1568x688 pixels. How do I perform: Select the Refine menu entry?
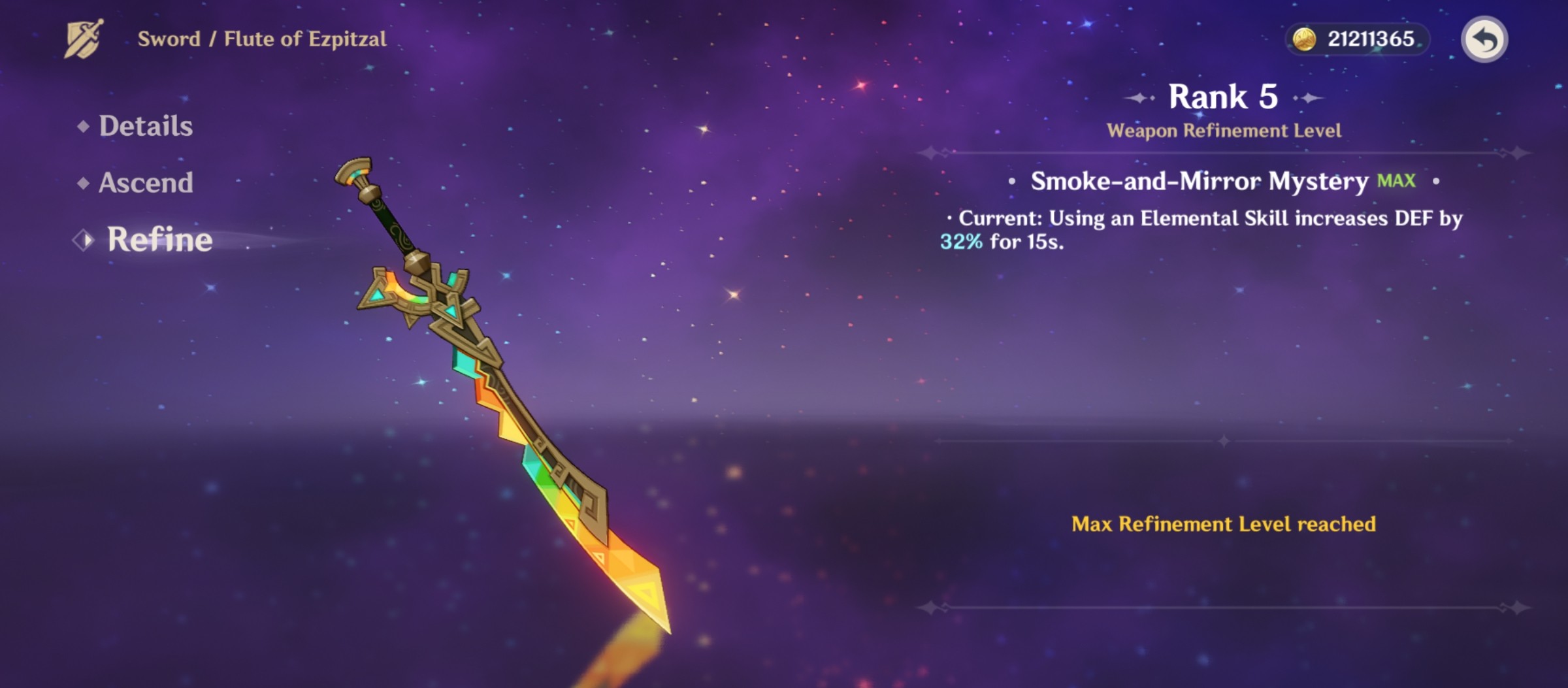click(159, 240)
